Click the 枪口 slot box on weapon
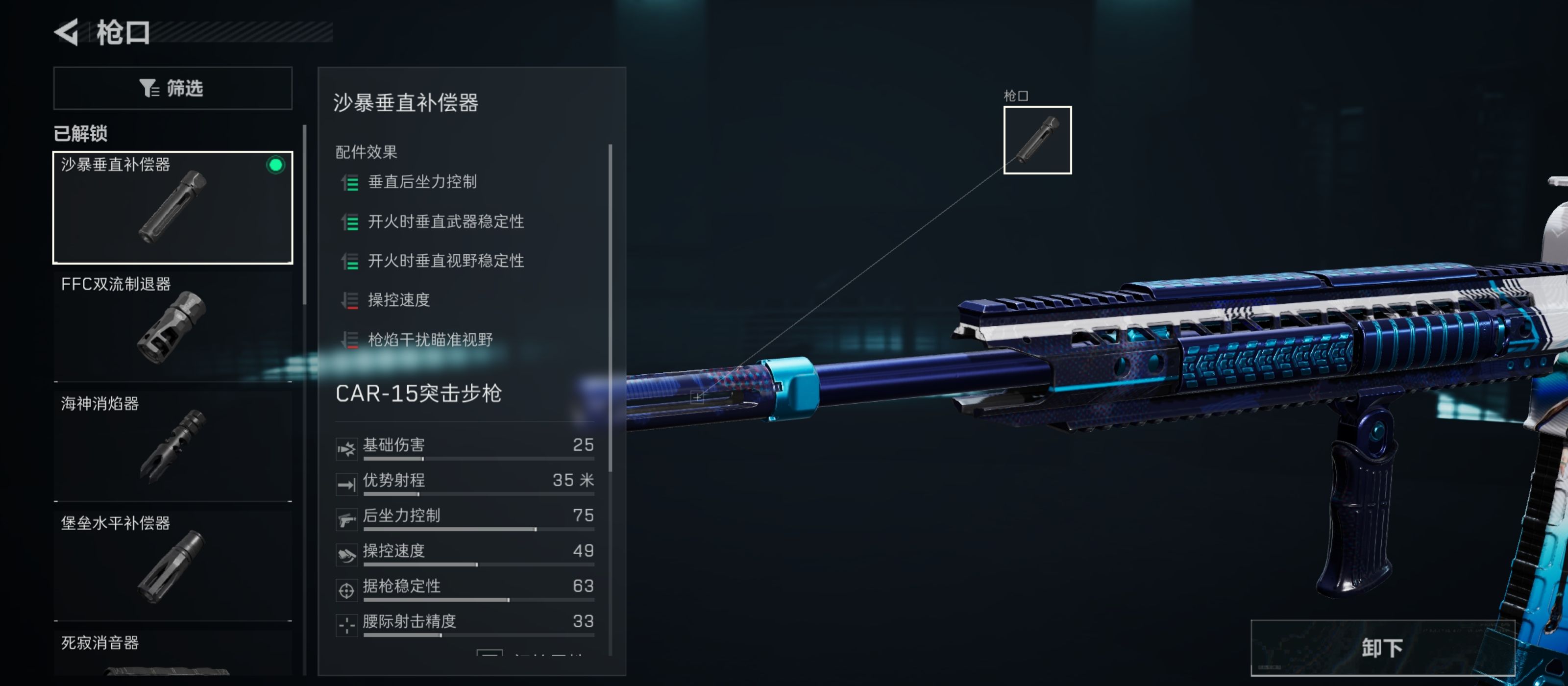Image resolution: width=1568 pixels, height=686 pixels. [x=1037, y=140]
